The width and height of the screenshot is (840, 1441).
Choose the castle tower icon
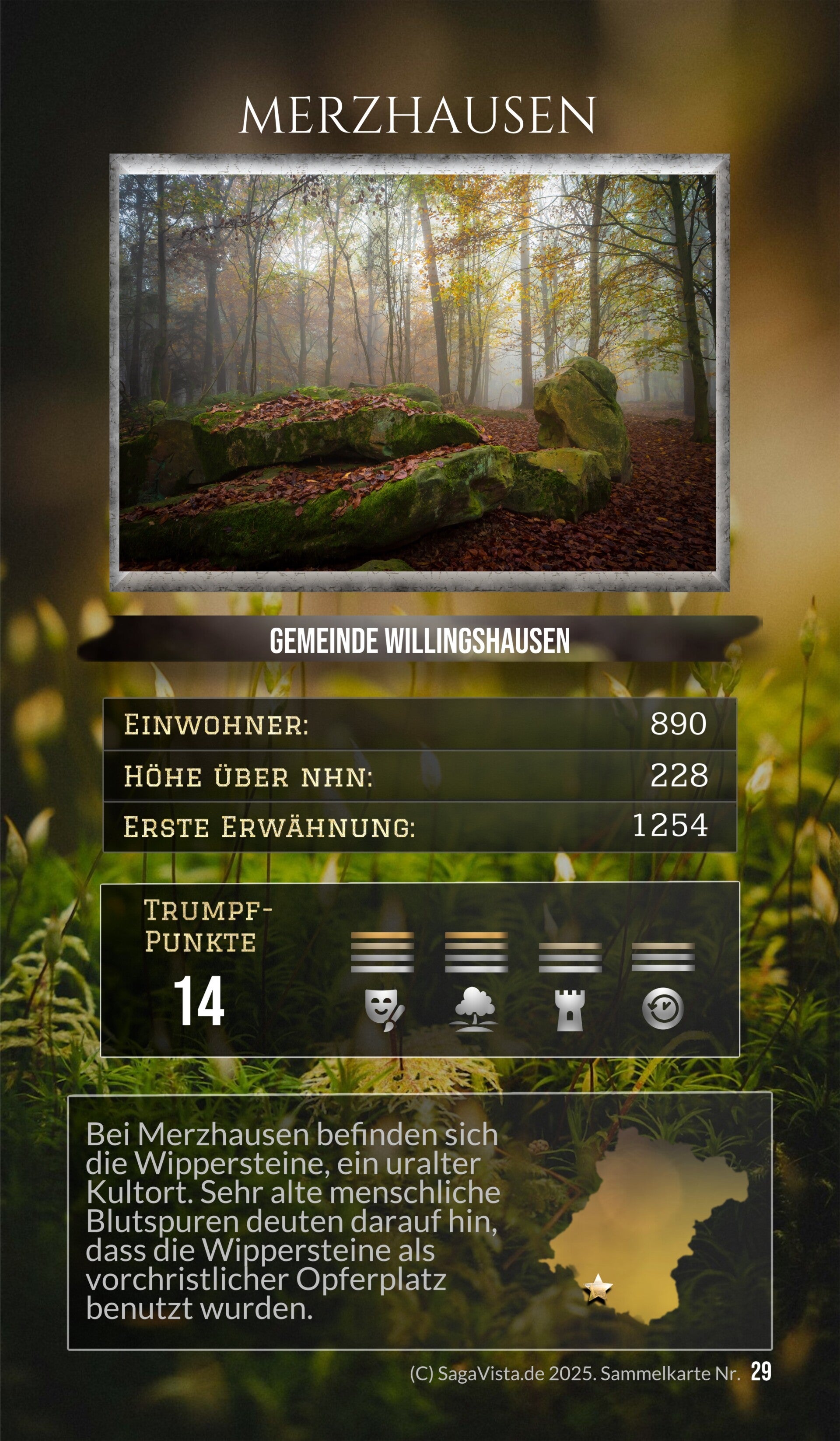pyautogui.click(x=570, y=1011)
